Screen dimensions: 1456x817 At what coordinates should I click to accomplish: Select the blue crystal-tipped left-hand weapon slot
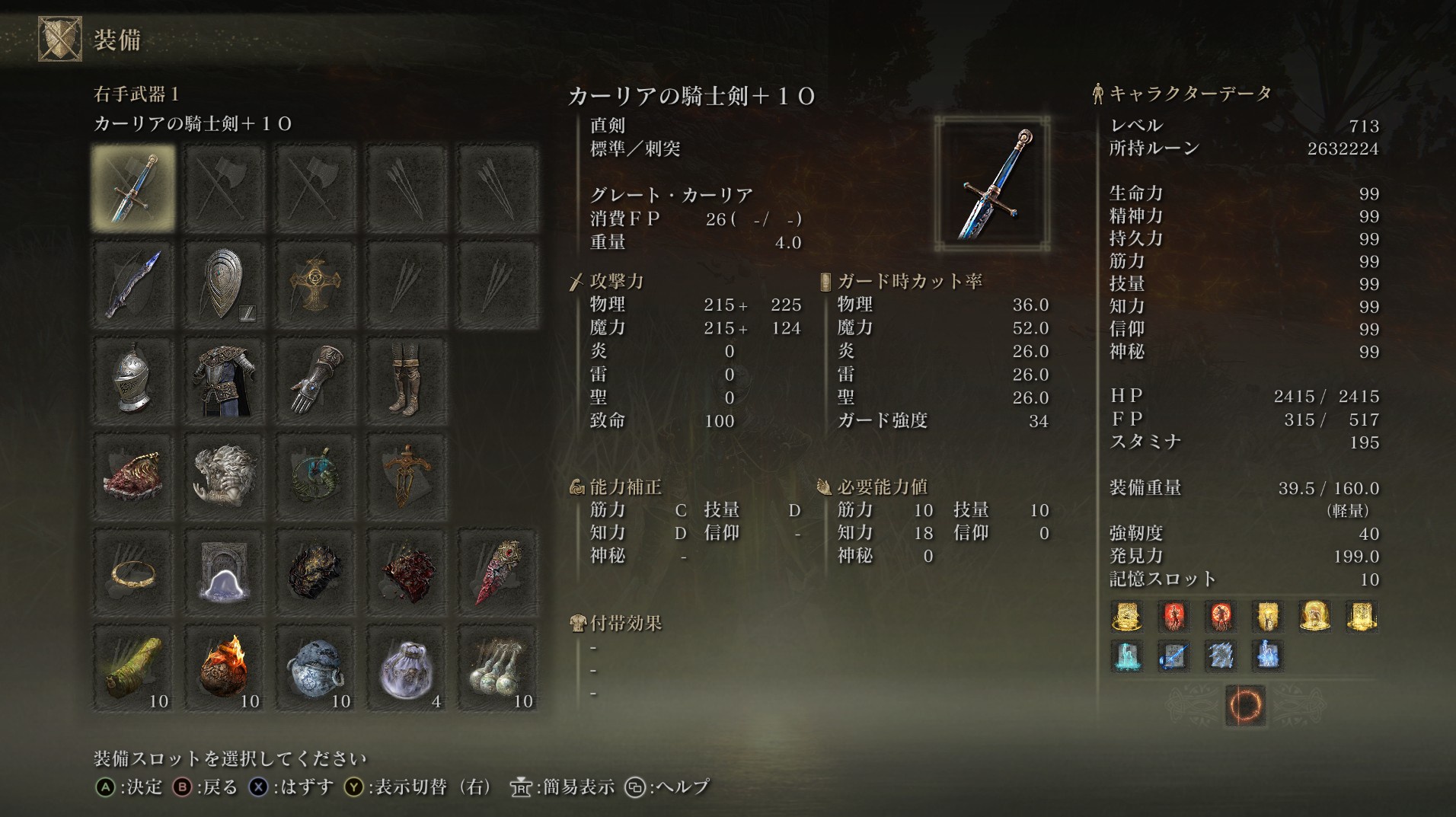(133, 285)
